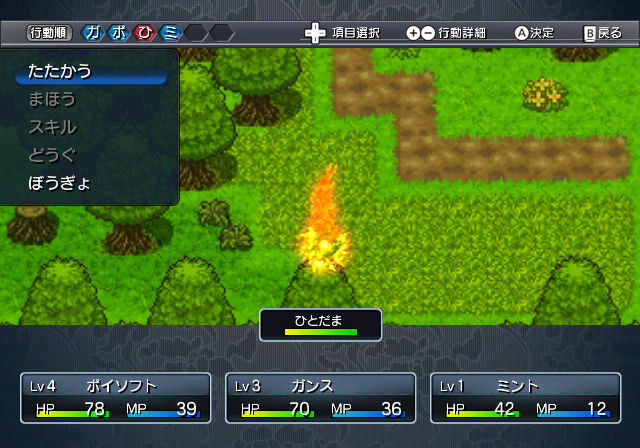Click the red ひ turn order icon

pos(145,33)
